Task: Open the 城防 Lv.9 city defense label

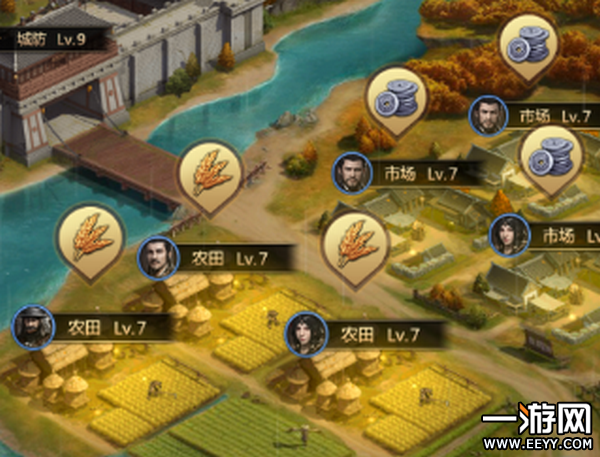Action: pyautogui.click(x=50, y=40)
